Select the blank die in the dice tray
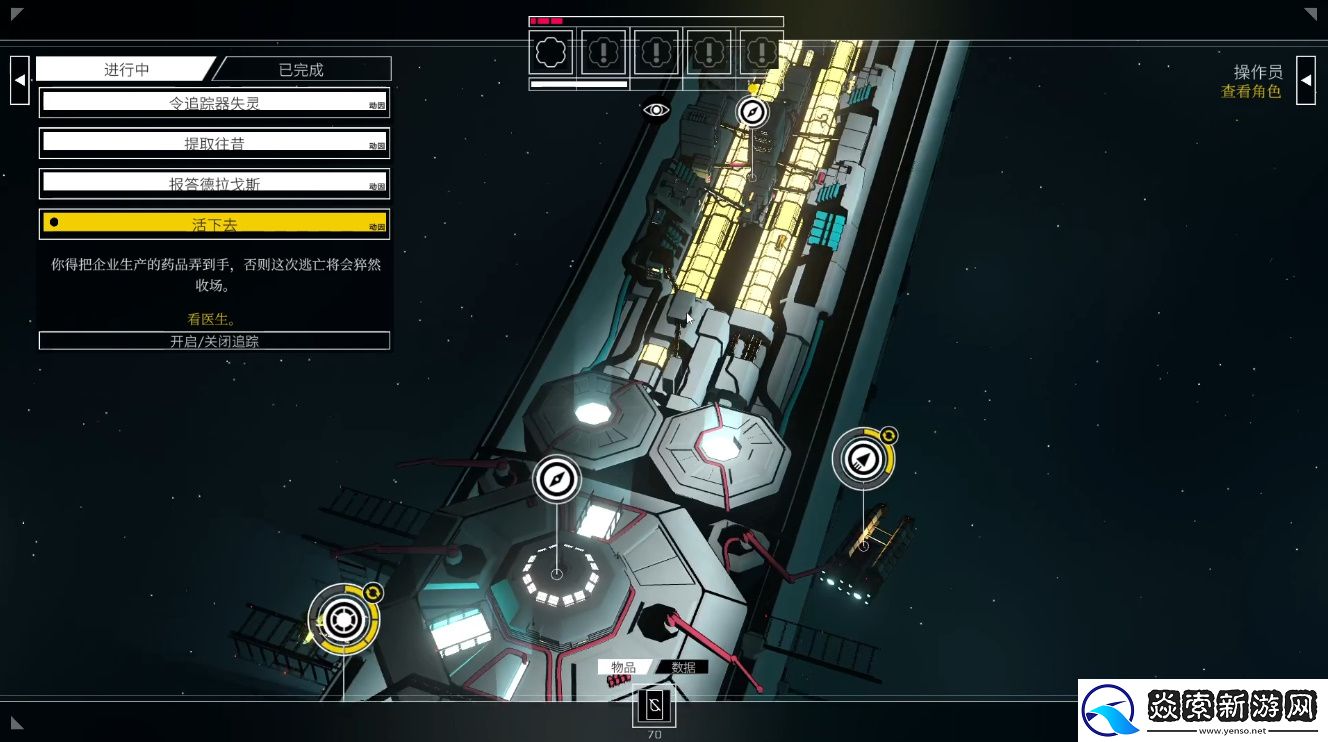The image size is (1328, 742). click(552, 52)
